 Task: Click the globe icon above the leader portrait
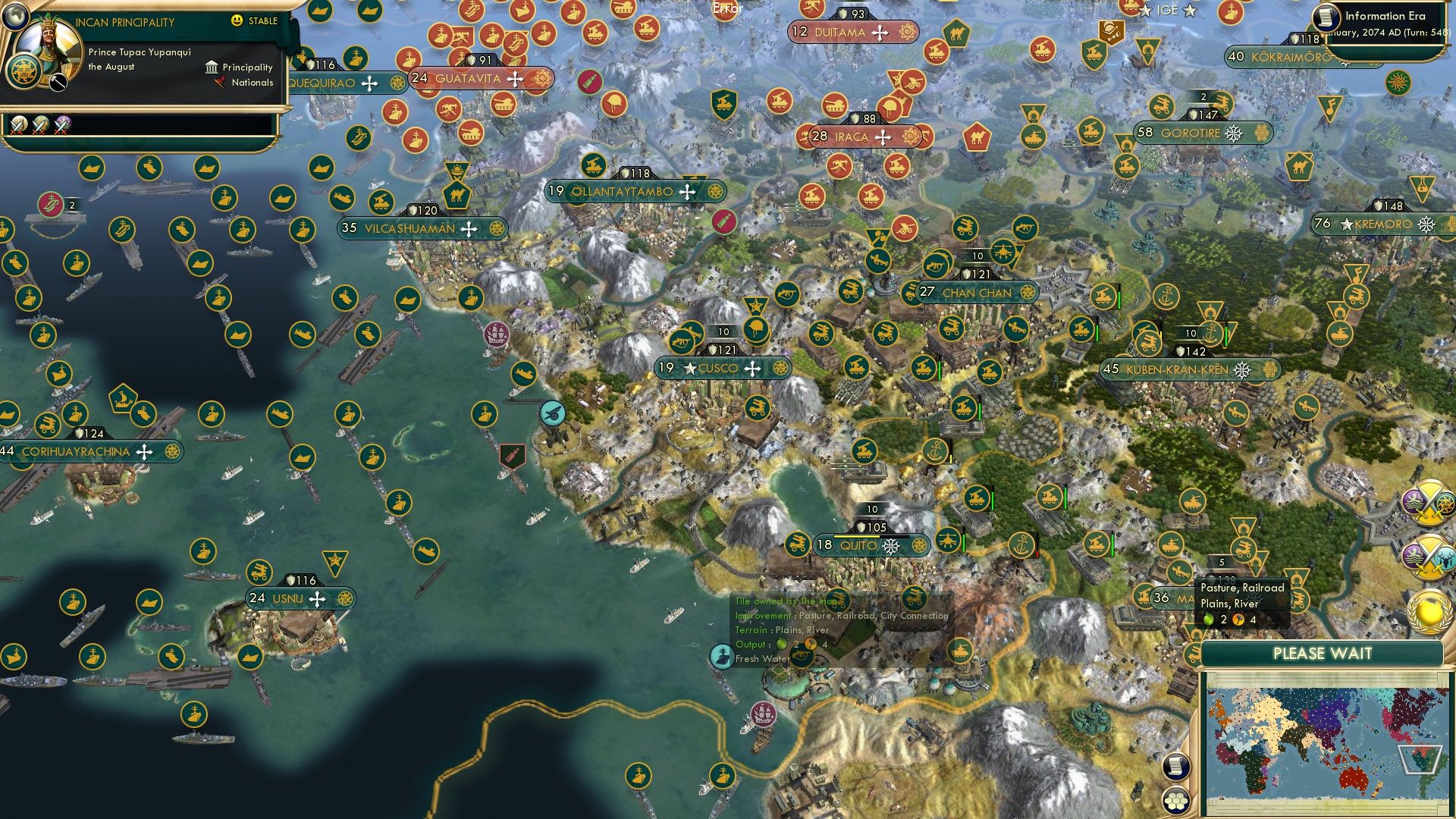16,18
